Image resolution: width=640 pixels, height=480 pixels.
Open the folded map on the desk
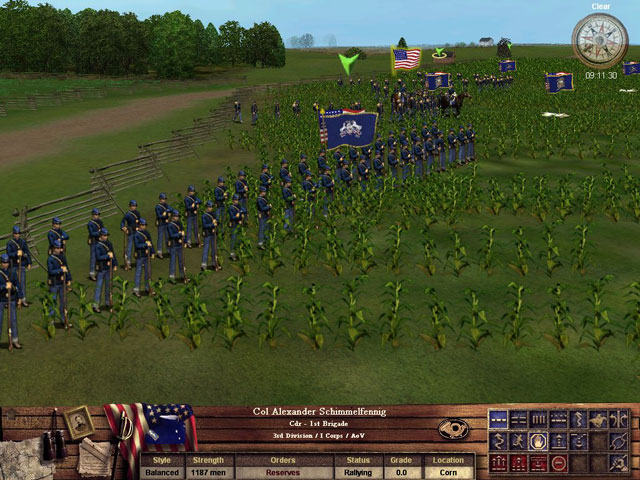(x=22, y=458)
